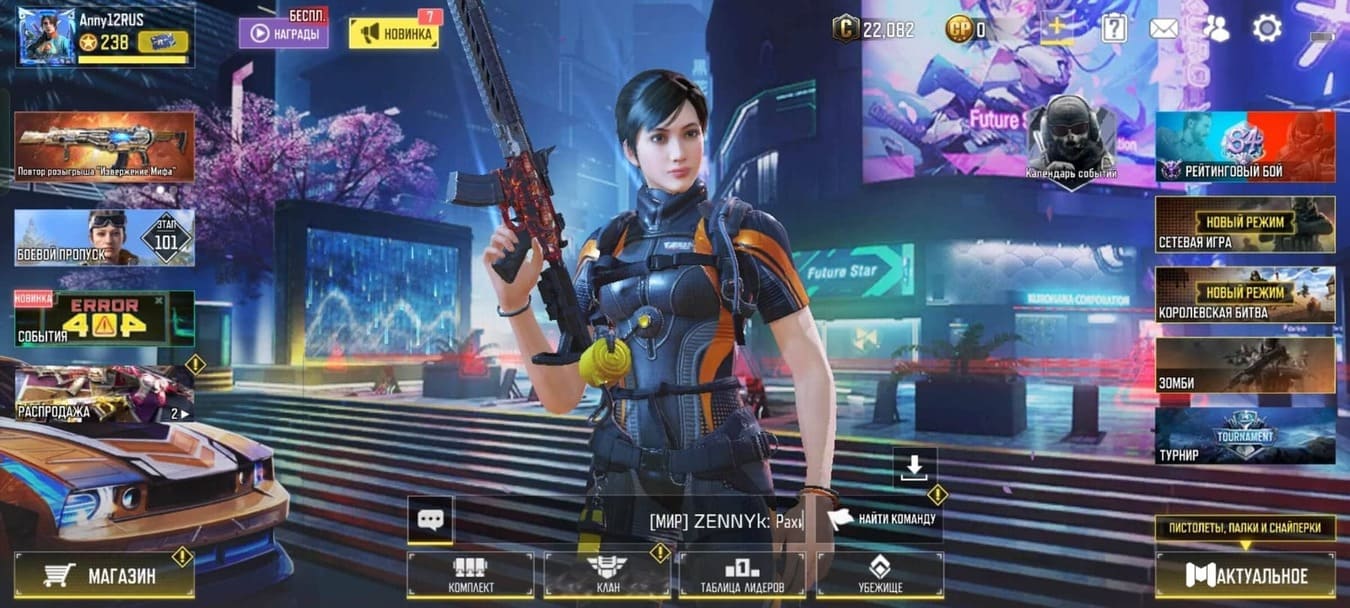Screen dimensions: 1350x608
Task: Add CP currency with the plus button
Action: pyautogui.click(x=1056, y=29)
